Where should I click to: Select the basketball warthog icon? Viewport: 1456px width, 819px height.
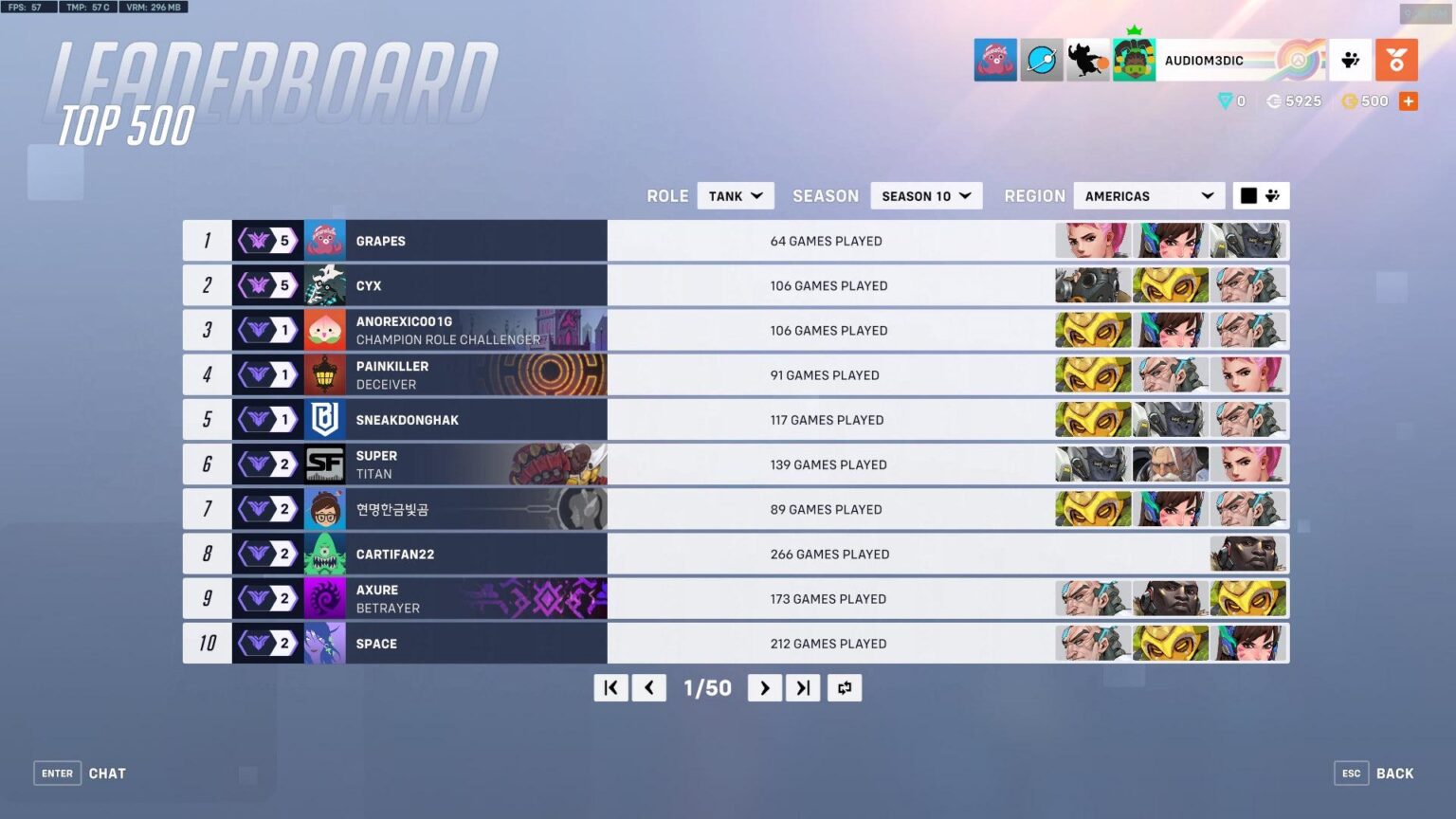[1087, 59]
